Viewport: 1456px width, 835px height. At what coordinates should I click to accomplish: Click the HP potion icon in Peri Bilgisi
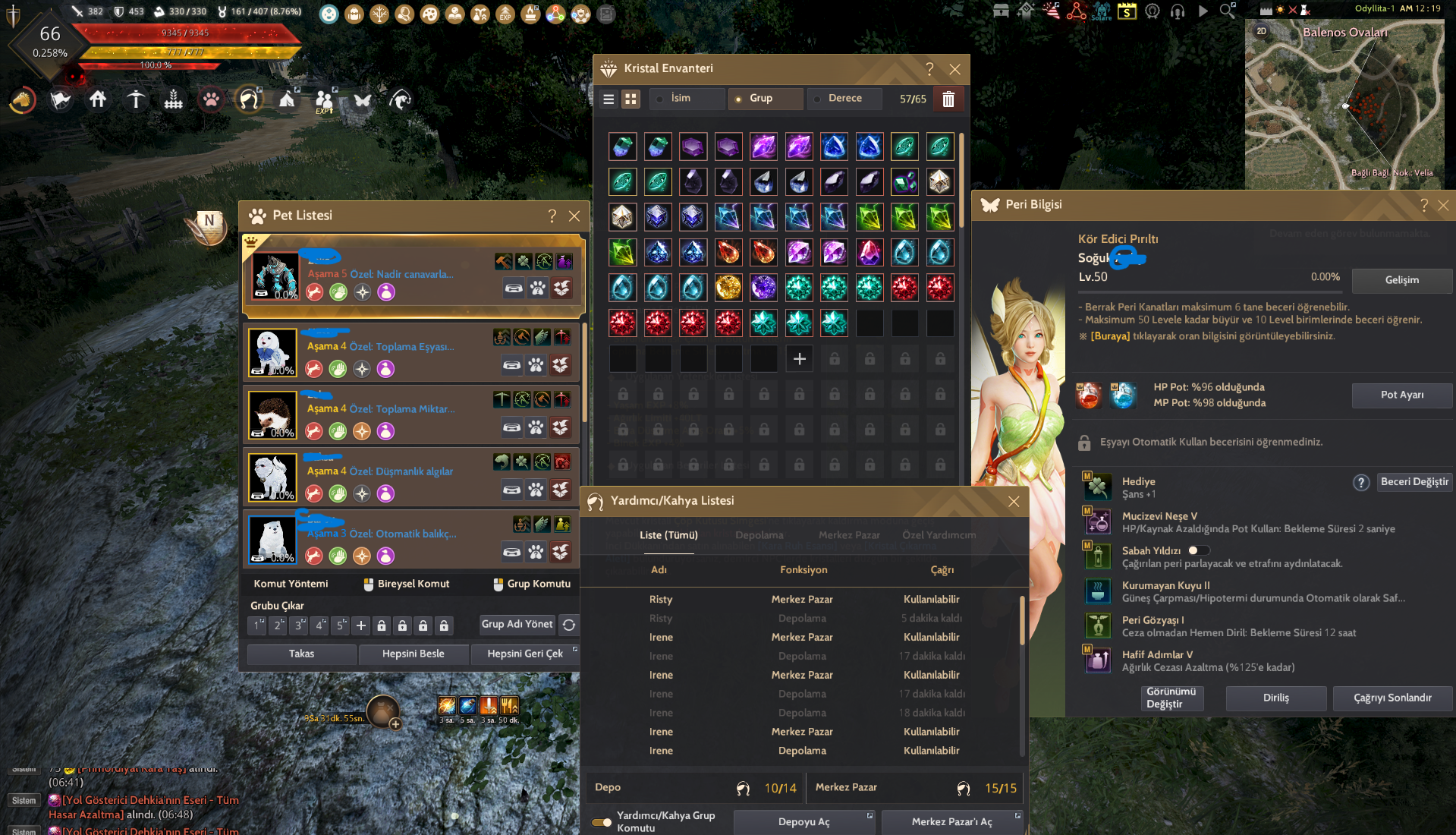1089,395
